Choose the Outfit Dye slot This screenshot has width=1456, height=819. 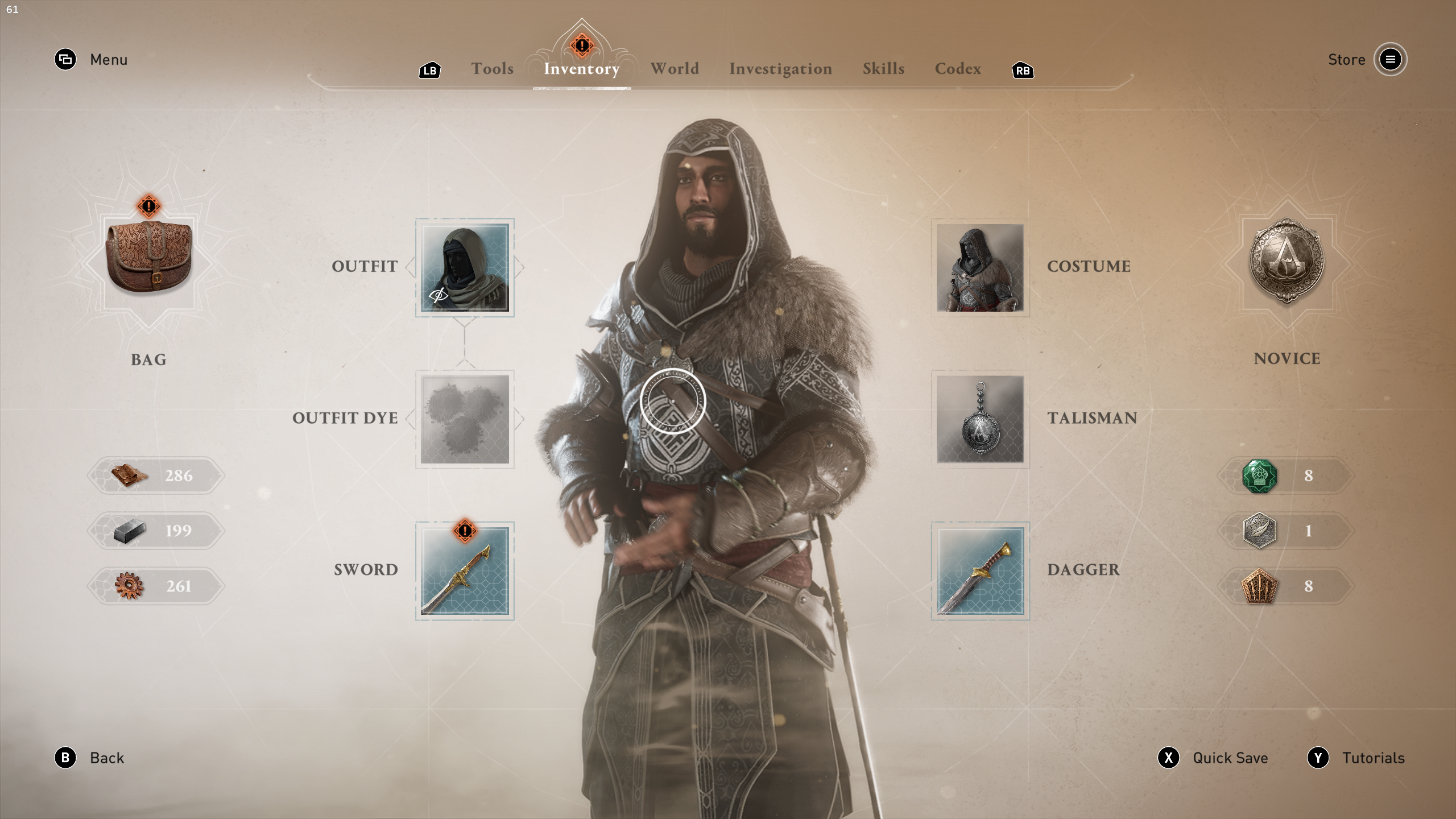coord(465,419)
